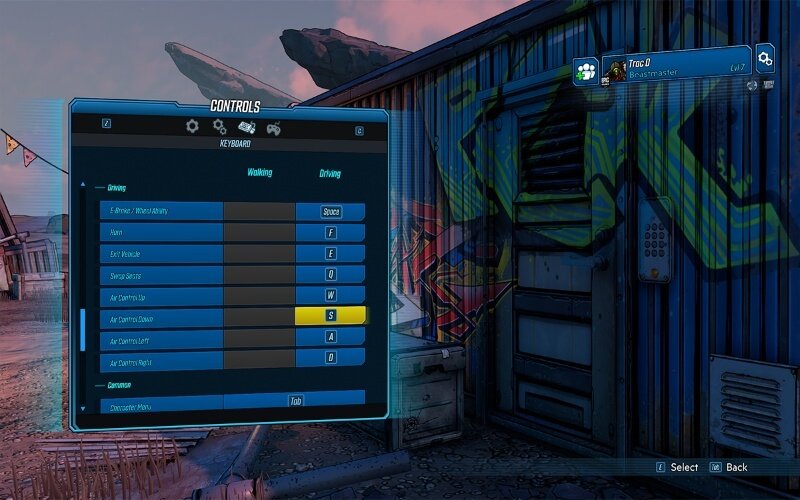This screenshot has width=800, height=500.
Task: Rebind Air Control Up driving key
Action: click(x=330, y=296)
